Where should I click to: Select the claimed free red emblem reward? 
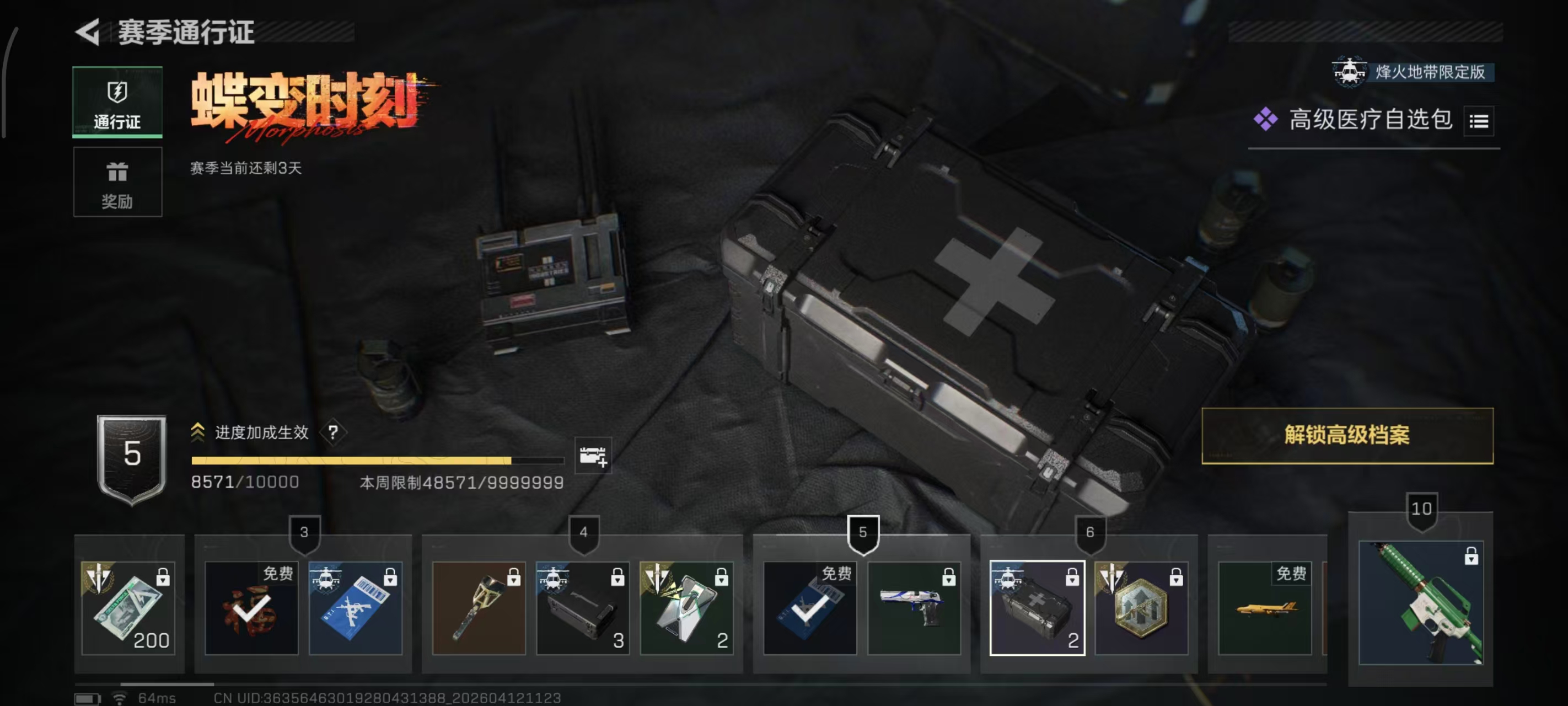tap(251, 607)
